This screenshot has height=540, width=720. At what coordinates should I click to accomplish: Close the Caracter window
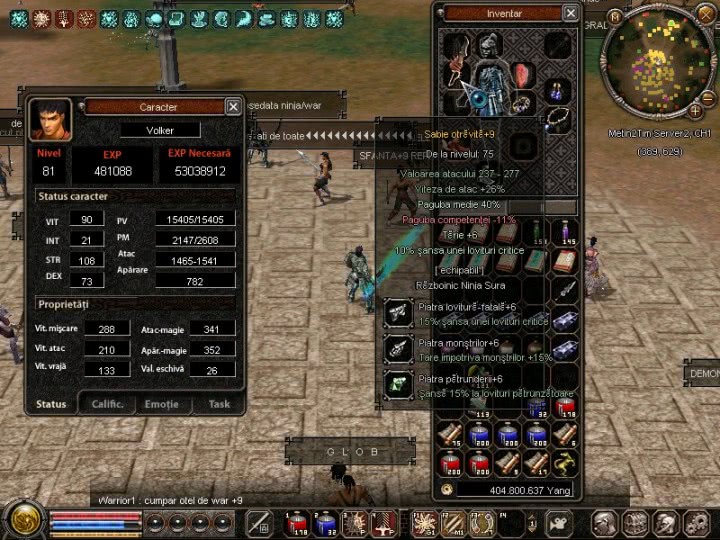pyautogui.click(x=233, y=106)
